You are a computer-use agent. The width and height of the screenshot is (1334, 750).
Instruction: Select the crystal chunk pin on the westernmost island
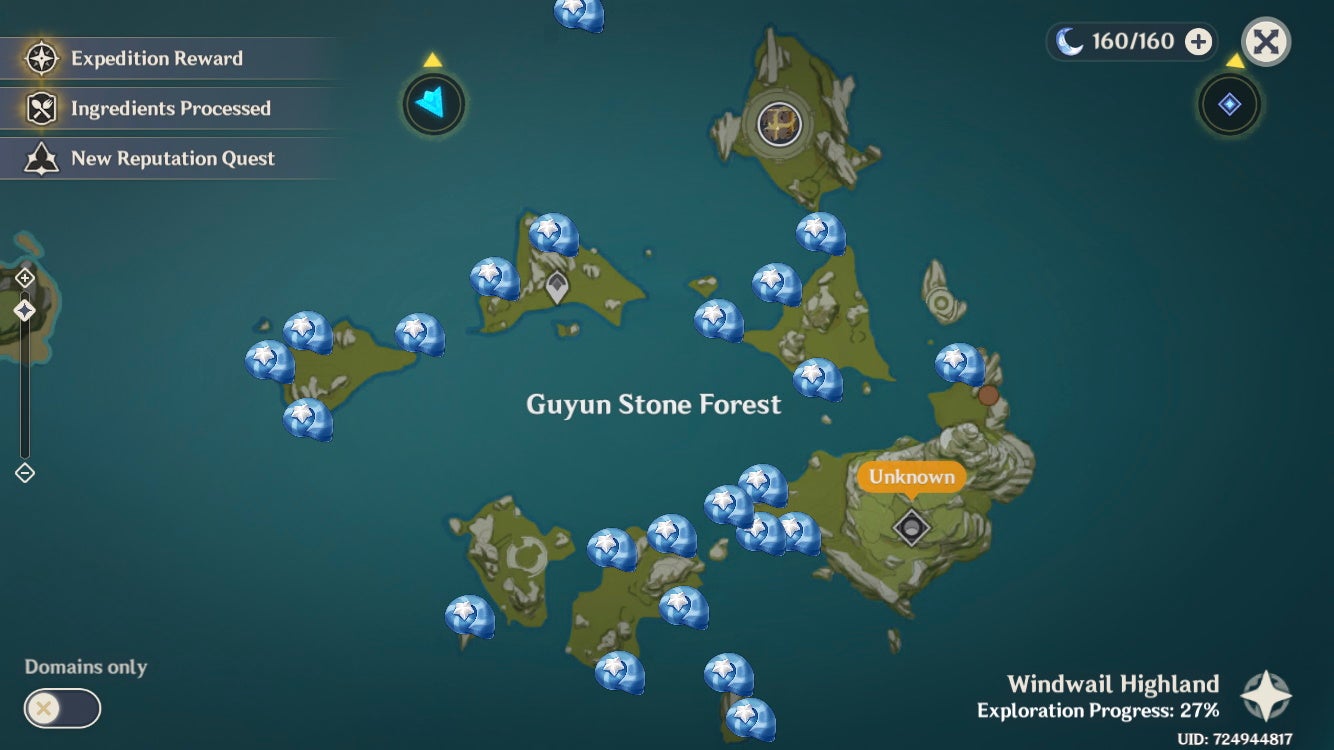pyautogui.click(x=265, y=360)
